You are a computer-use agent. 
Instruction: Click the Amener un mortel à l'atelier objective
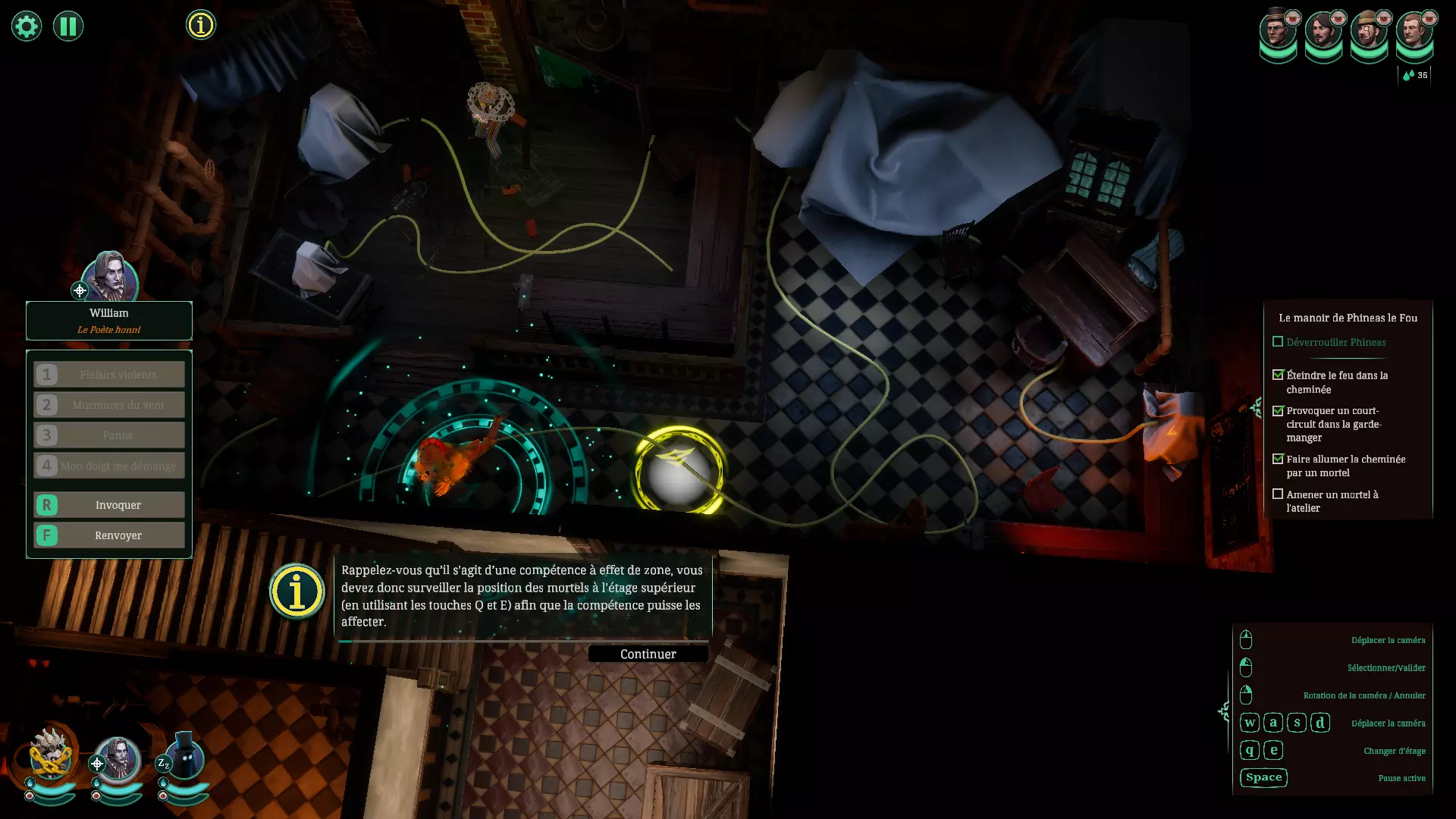click(1332, 501)
